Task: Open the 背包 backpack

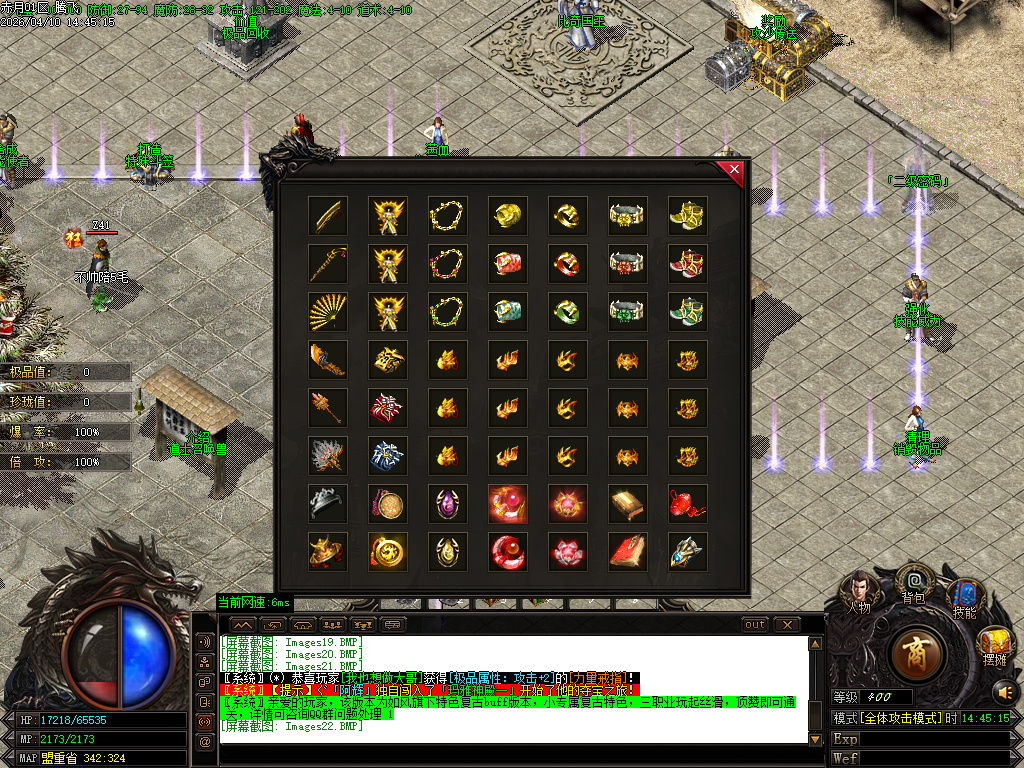Action: click(912, 582)
